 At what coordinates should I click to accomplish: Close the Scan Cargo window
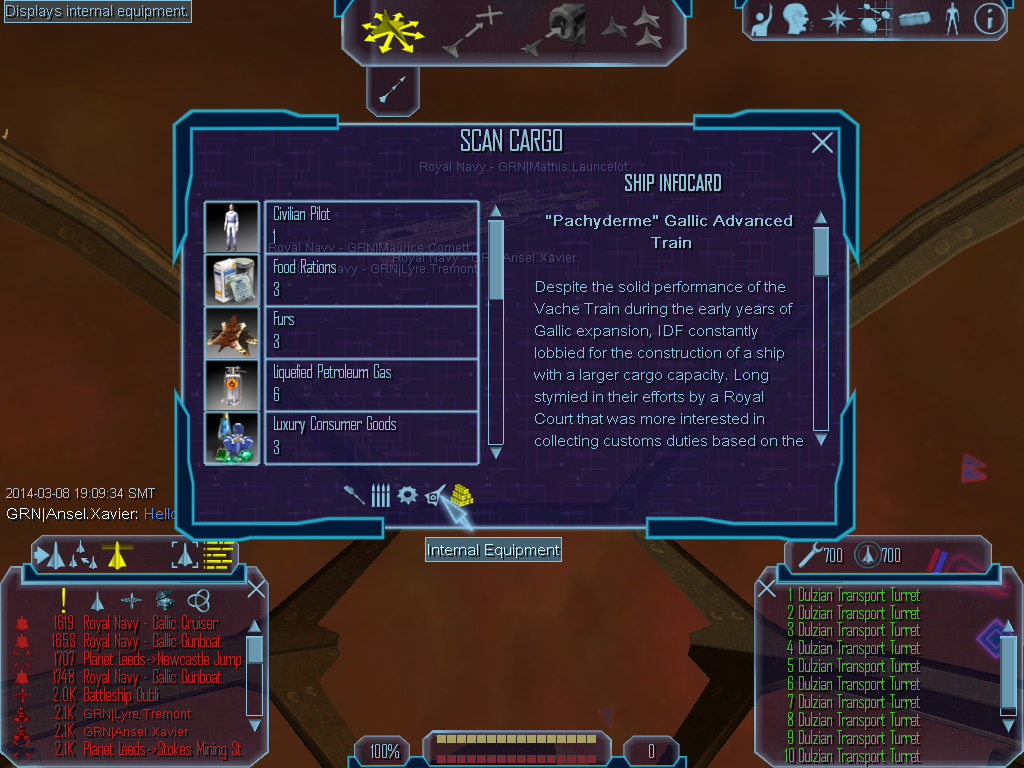click(822, 143)
